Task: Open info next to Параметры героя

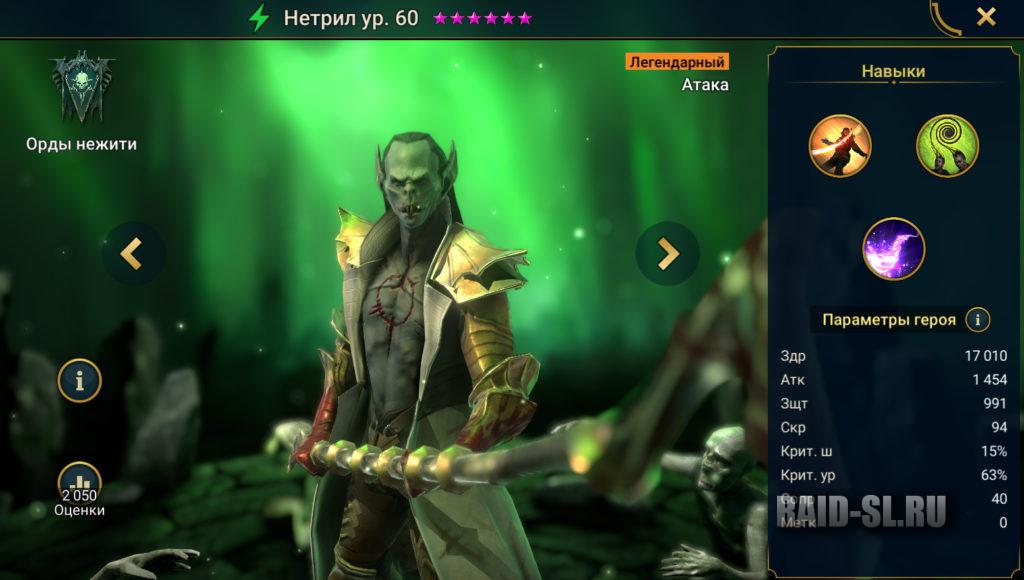Action: pos(977,320)
